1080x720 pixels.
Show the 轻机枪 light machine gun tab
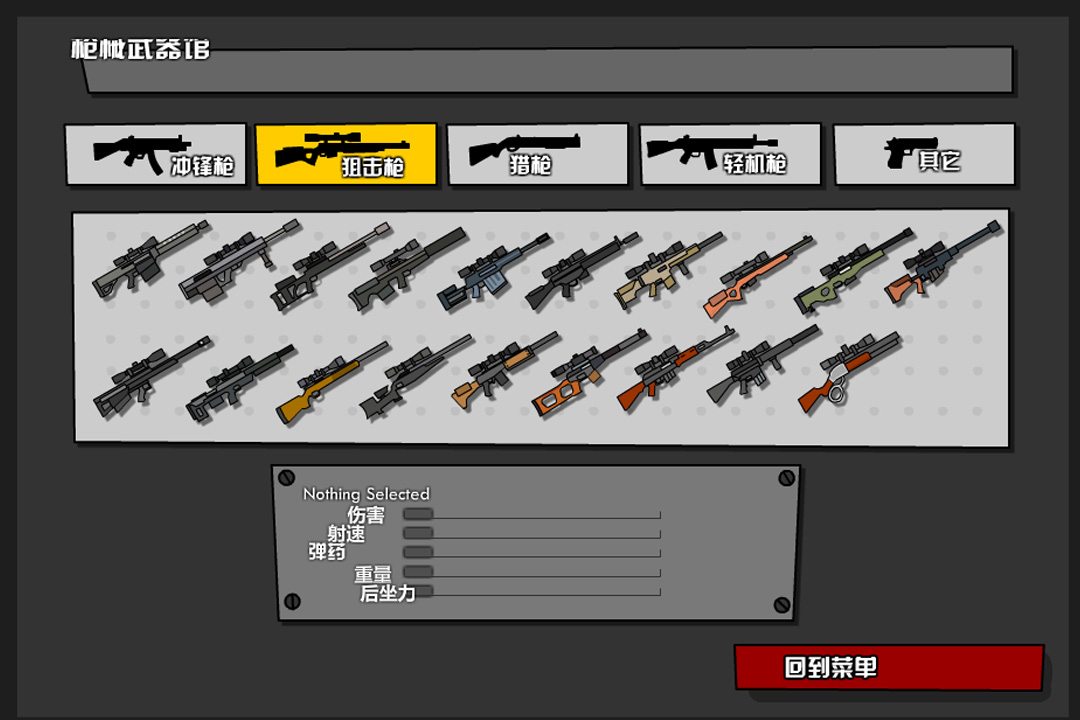[730, 154]
